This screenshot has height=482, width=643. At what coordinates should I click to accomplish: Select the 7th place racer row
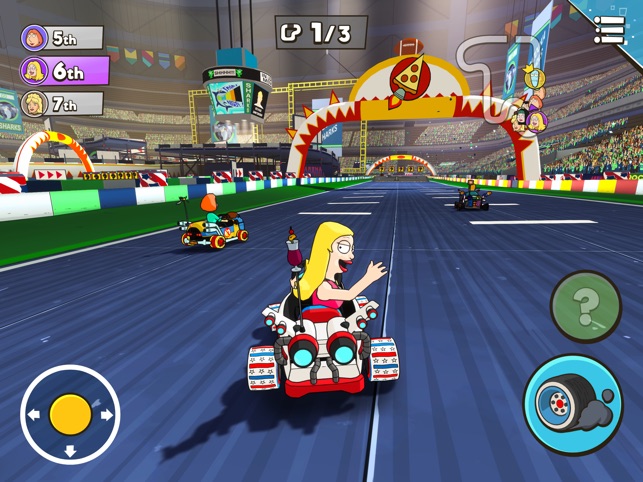62,104
